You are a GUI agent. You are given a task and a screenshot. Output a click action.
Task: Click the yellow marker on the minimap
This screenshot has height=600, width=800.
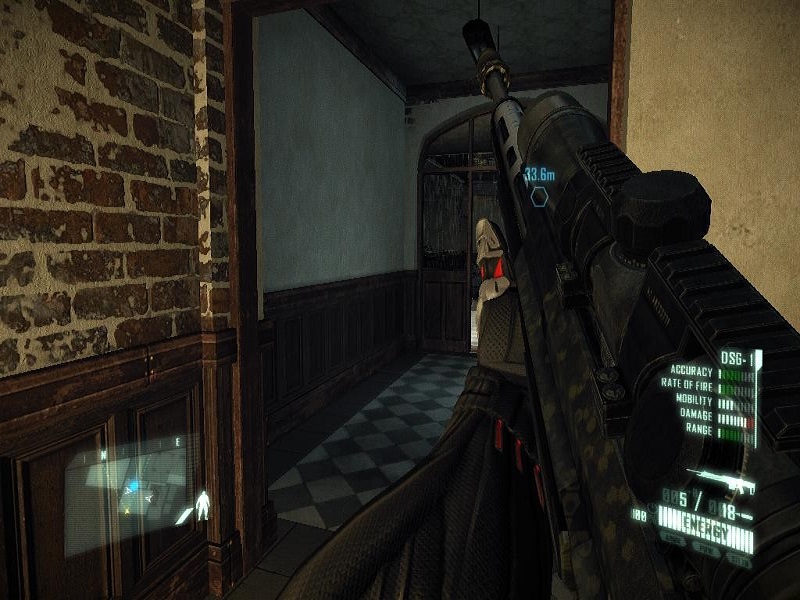click(125, 510)
